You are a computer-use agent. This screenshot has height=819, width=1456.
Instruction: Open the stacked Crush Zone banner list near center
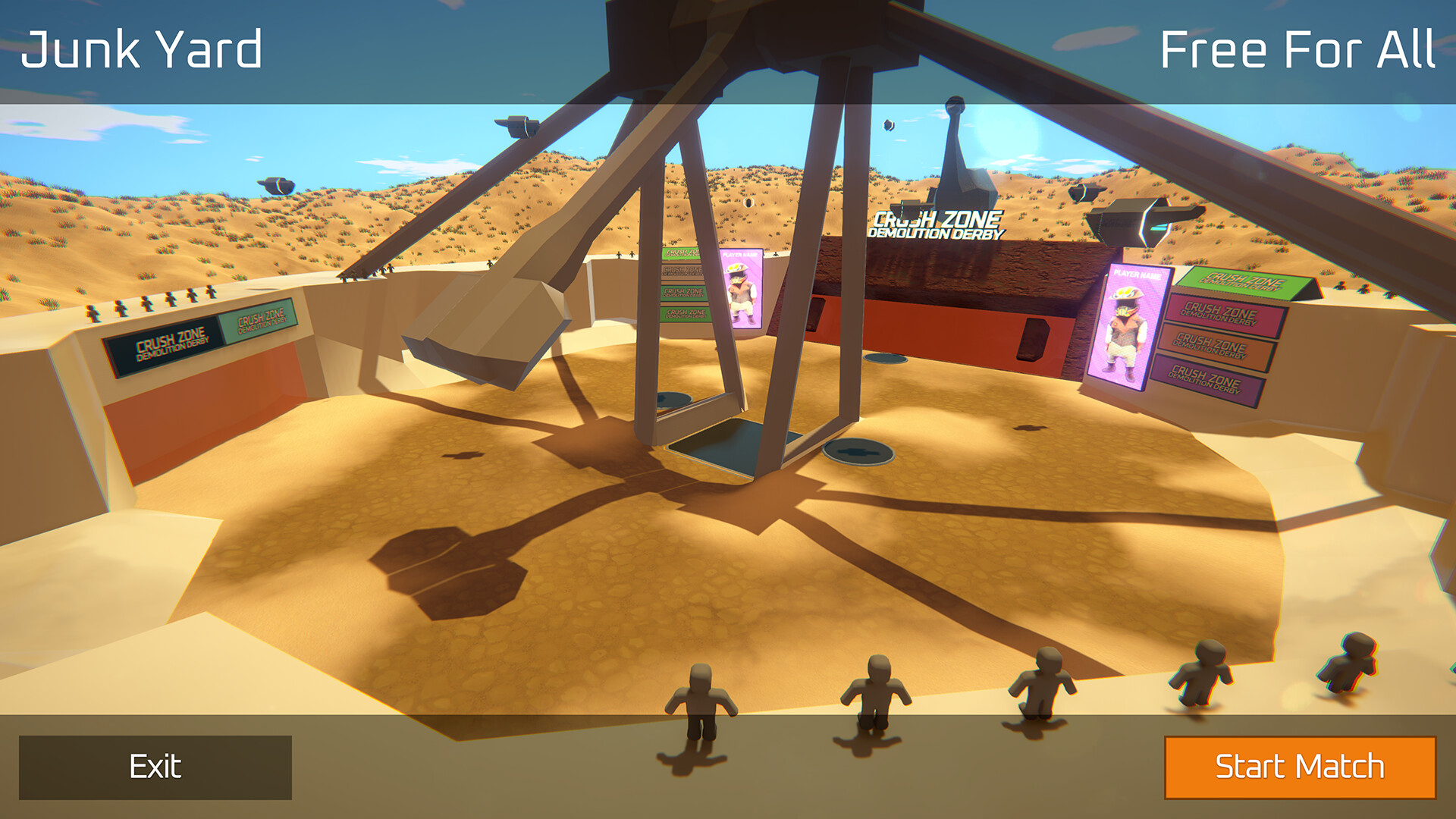click(681, 288)
